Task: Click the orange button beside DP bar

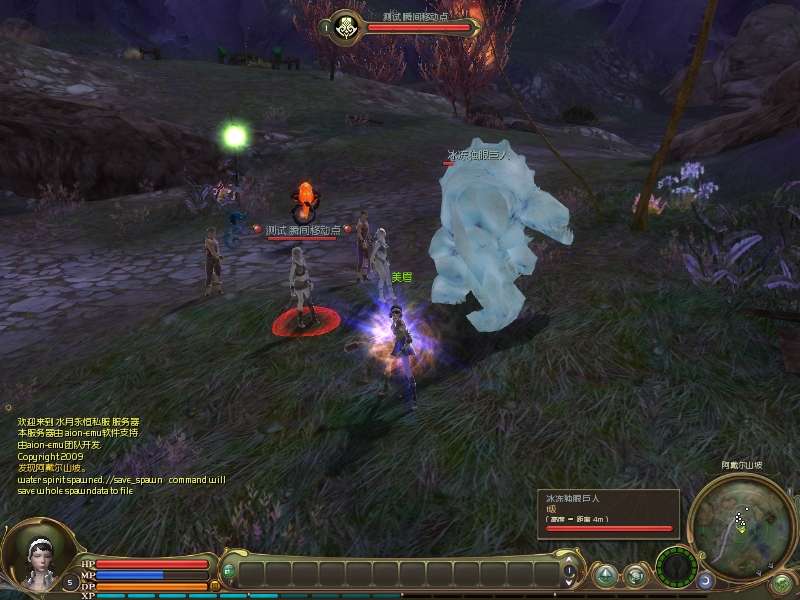Action: click(x=214, y=586)
